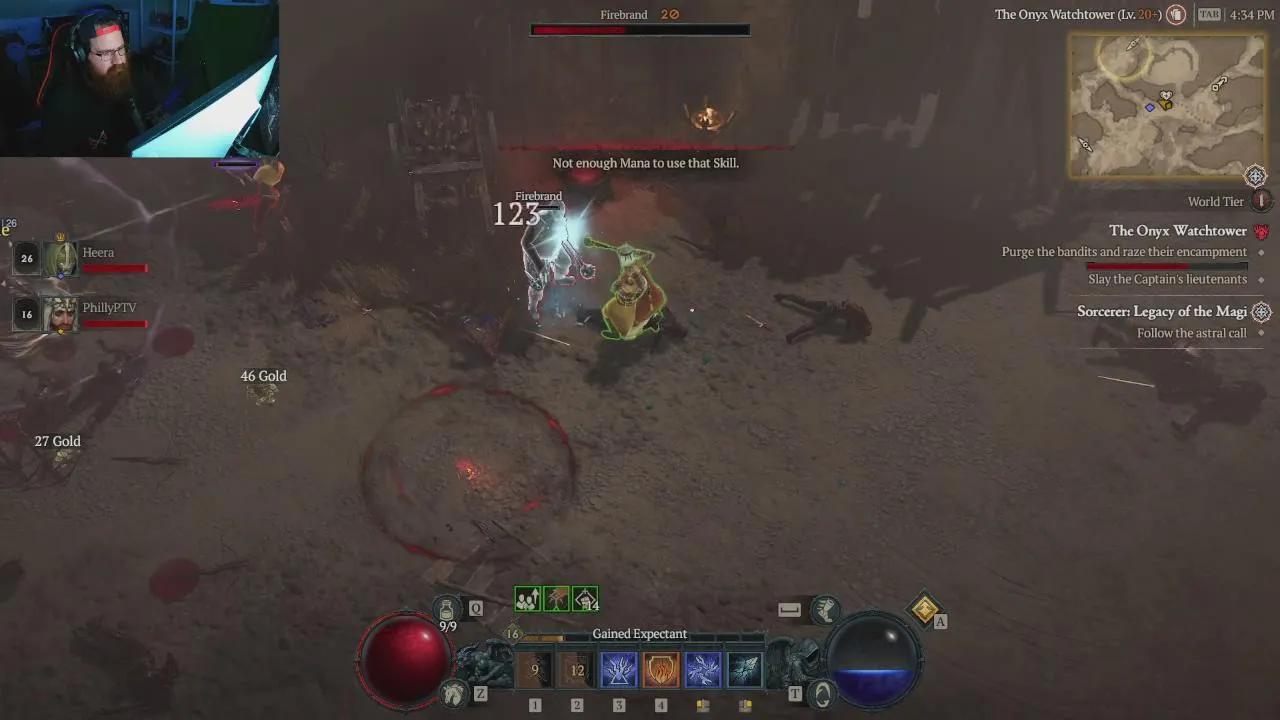Open the town portal swirl icon
Screen dimensions: 1280x720
pyautogui.click(x=822, y=692)
